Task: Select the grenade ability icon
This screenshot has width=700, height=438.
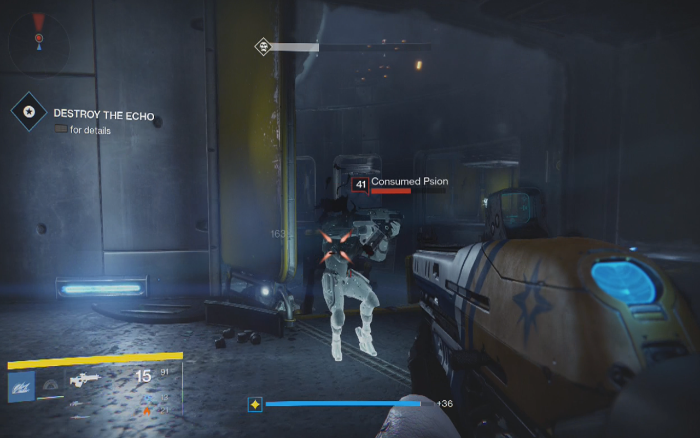Action: click(49, 384)
